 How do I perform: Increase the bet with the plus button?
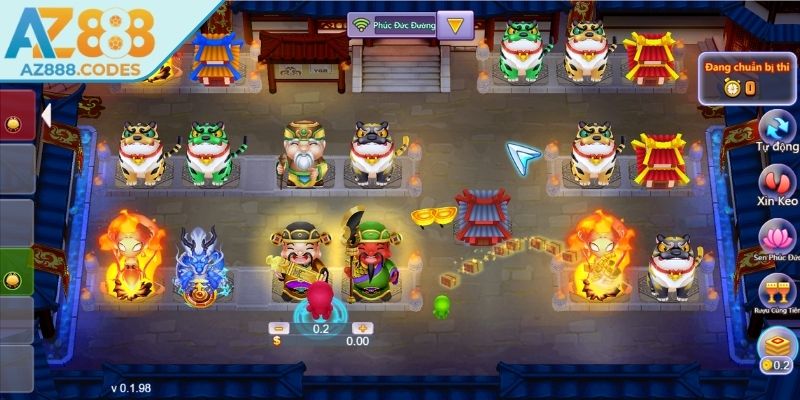(x=362, y=328)
